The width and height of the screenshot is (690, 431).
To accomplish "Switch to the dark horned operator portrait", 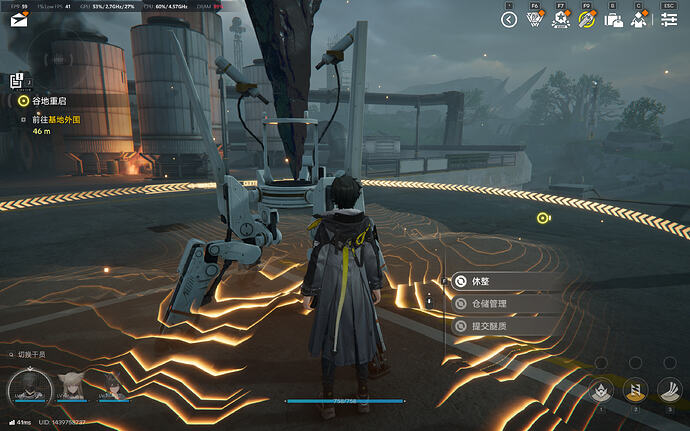I will [111, 385].
